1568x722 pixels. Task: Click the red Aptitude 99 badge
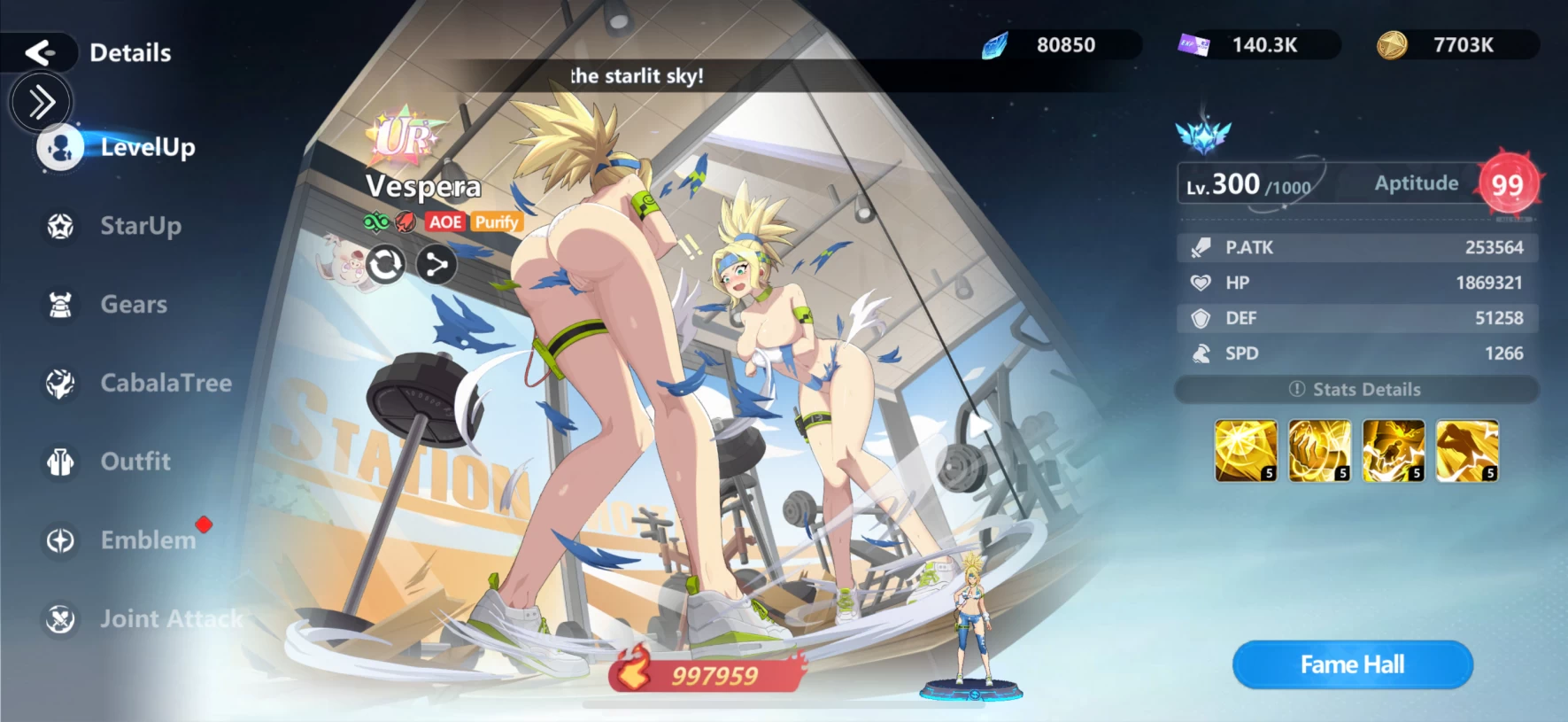pyautogui.click(x=1507, y=184)
